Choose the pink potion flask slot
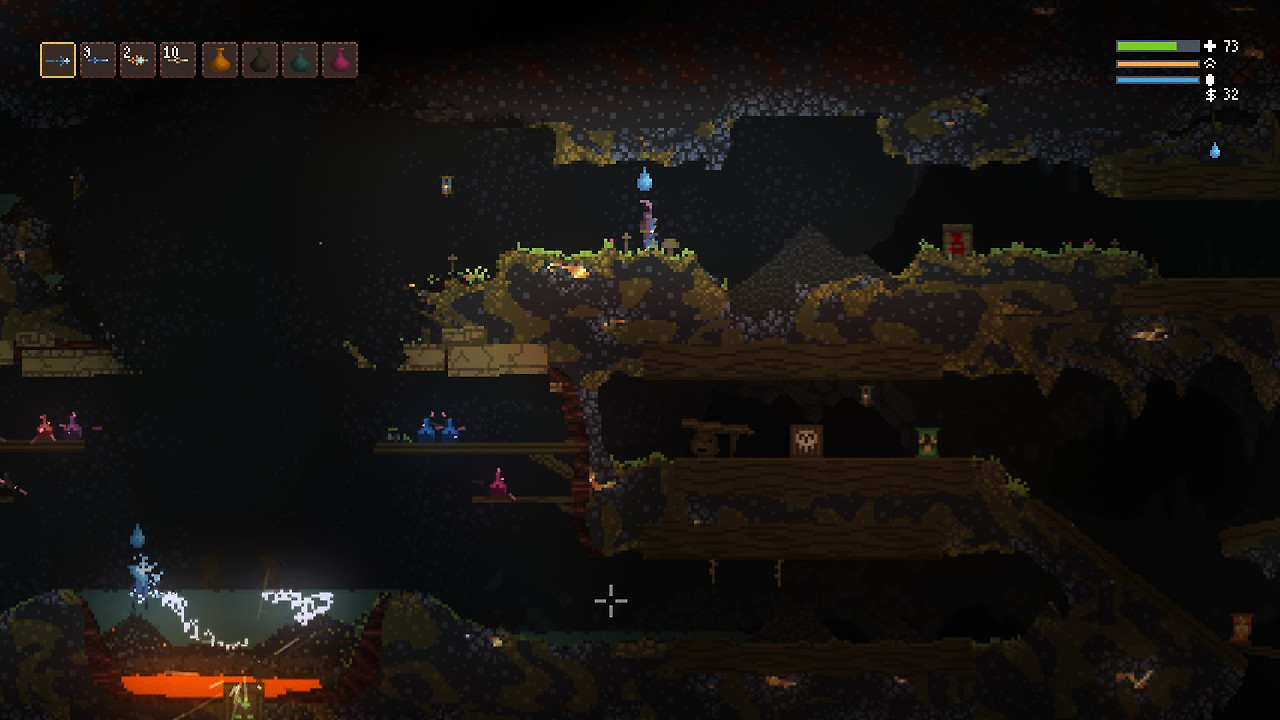This screenshot has height=720, width=1280. (x=340, y=60)
